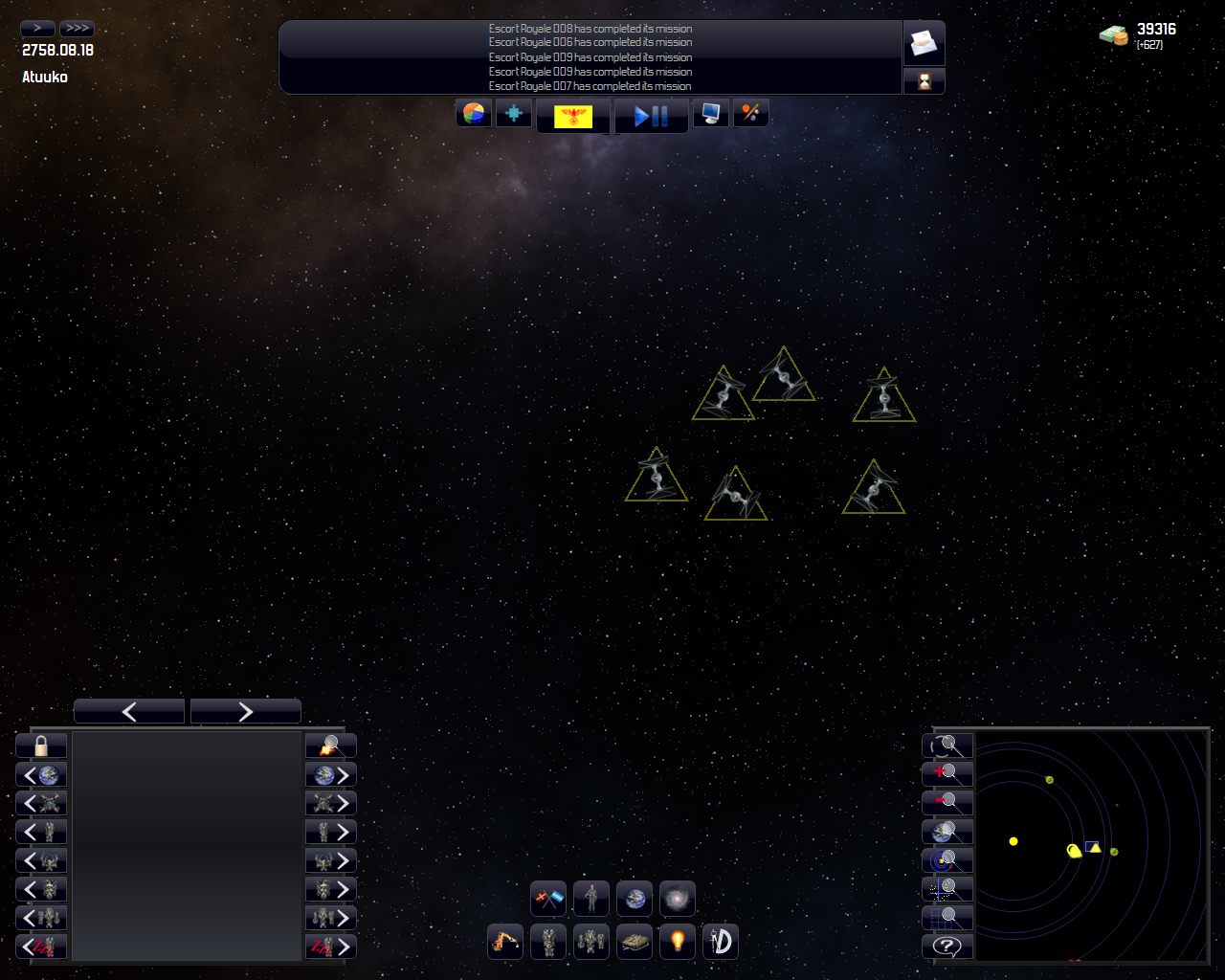Open ground forces screen via tank icon
Image resolution: width=1225 pixels, height=980 pixels.
(x=634, y=941)
